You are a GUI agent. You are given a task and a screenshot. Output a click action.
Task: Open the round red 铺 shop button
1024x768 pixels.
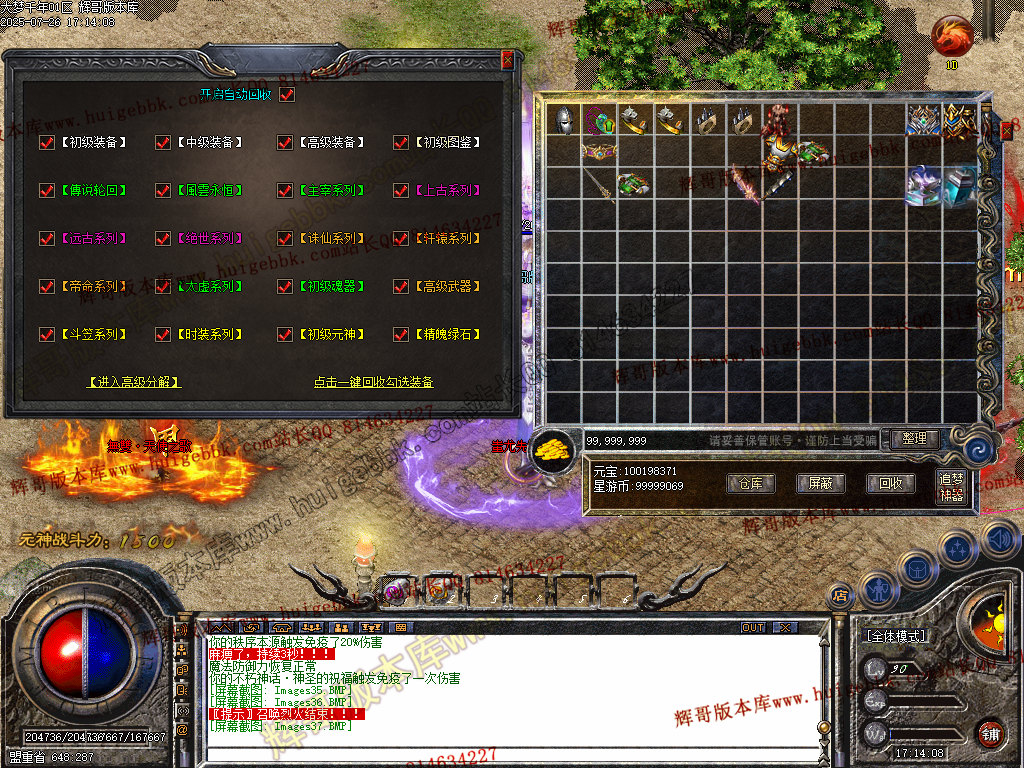point(989,733)
